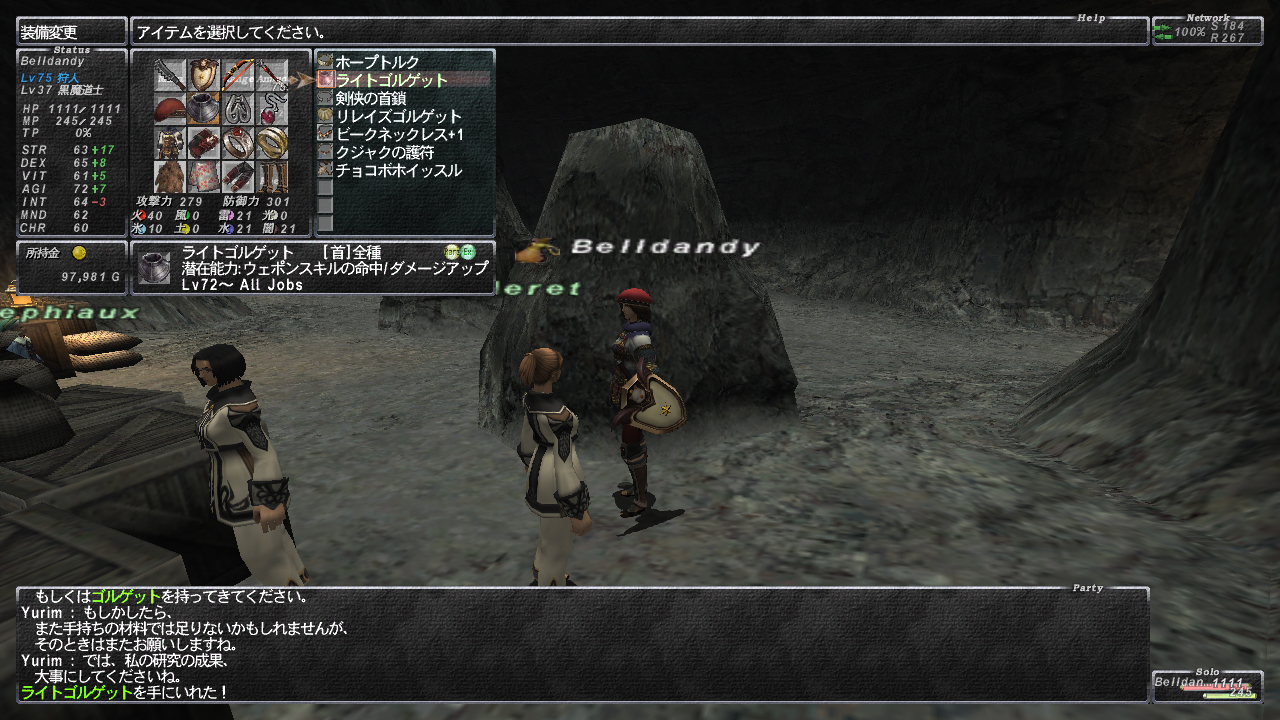1280x720 pixels.
Task: Select the fur mantle back slot
Action: click(x=170, y=177)
